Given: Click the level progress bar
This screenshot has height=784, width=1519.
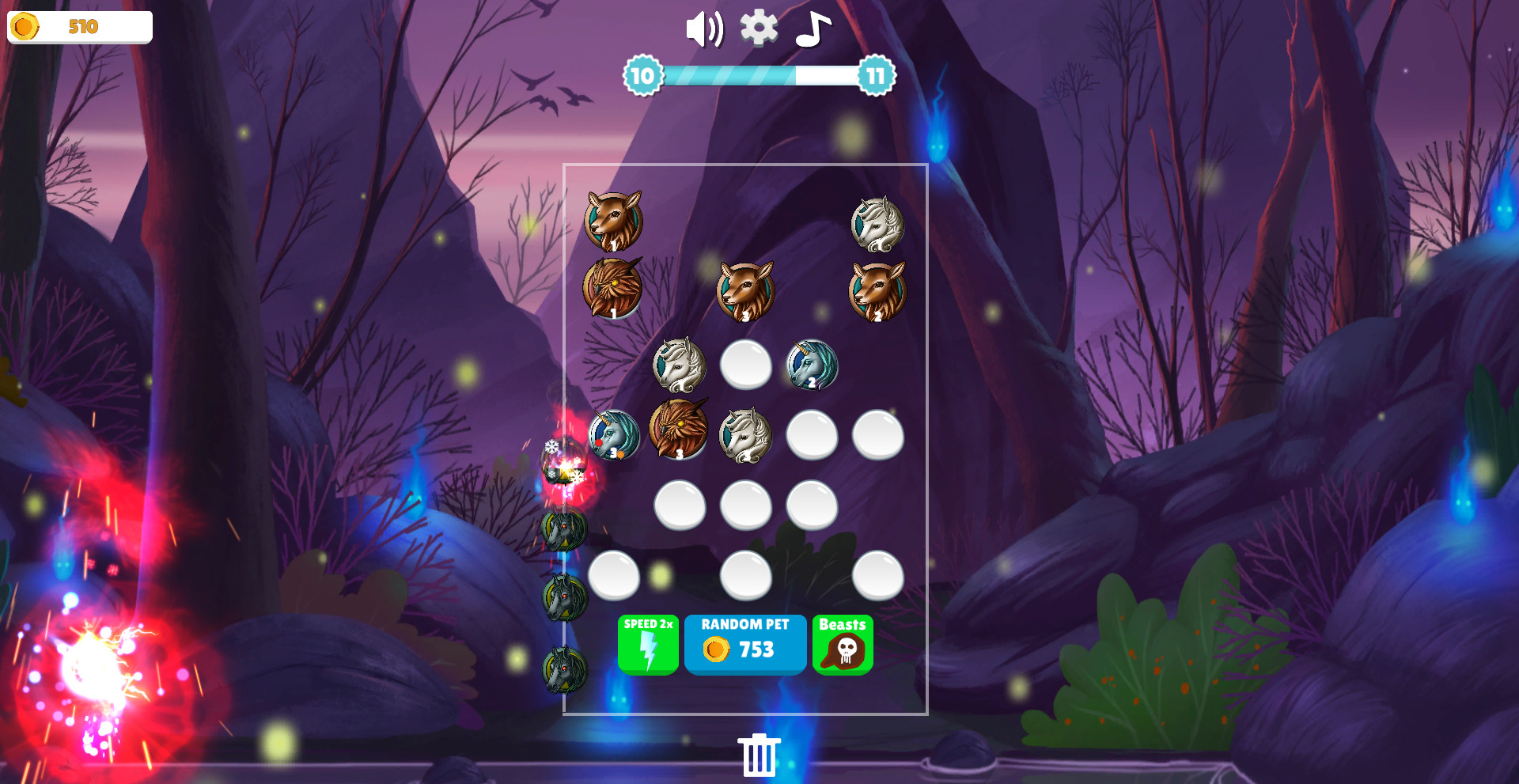Looking at the screenshot, I should [758, 78].
